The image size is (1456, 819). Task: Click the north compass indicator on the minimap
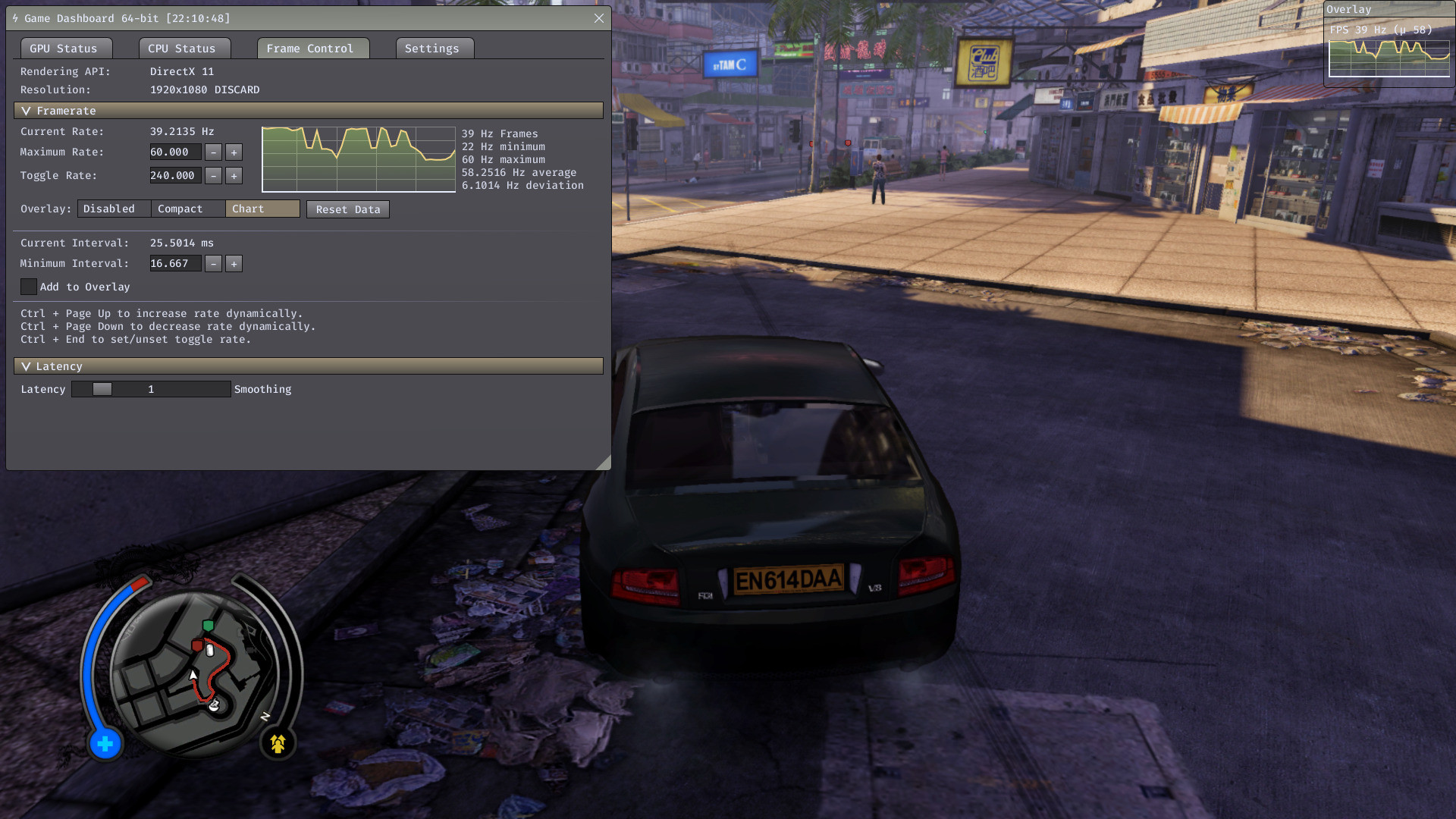(x=265, y=716)
